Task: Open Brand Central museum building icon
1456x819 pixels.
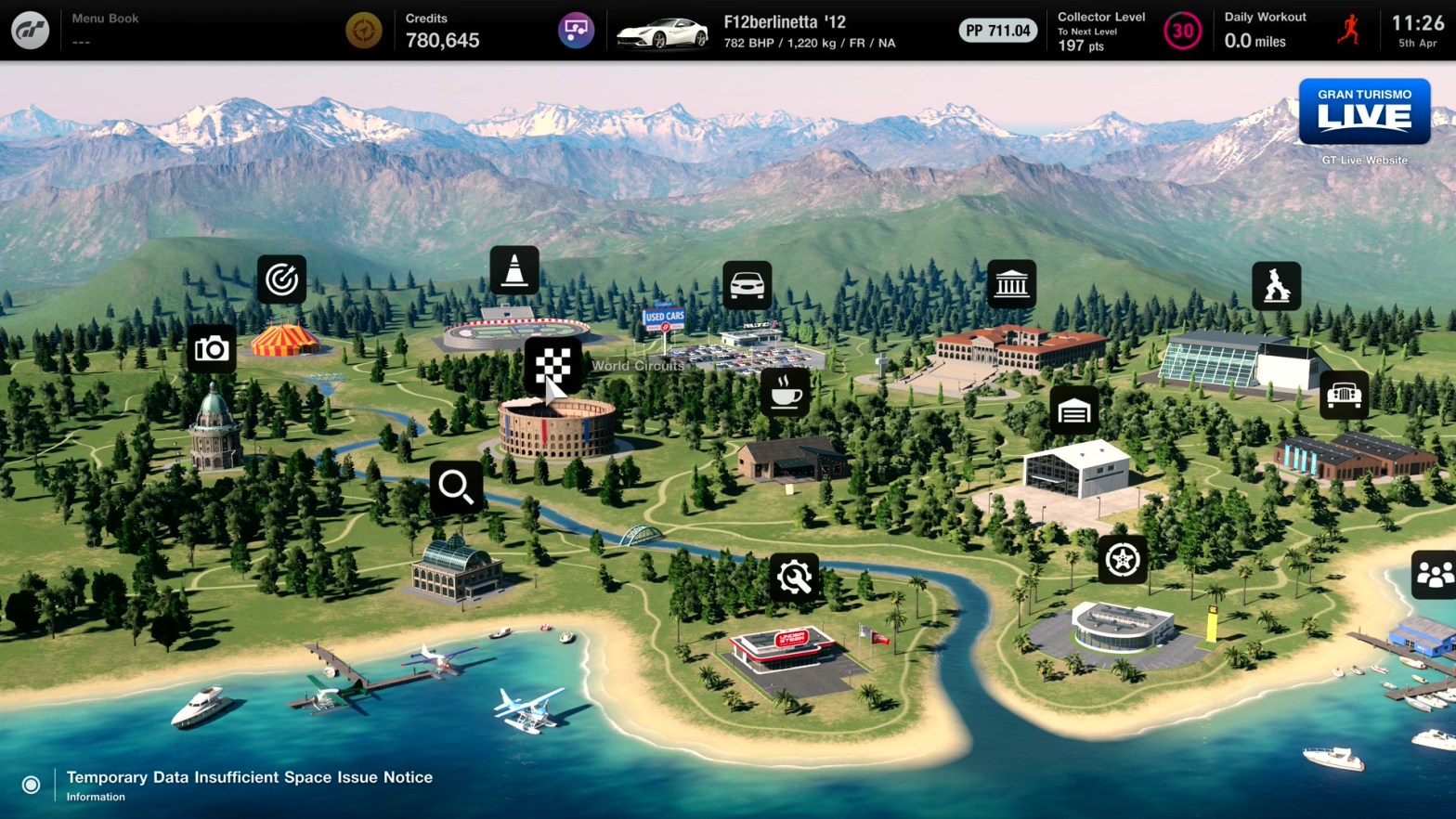Action: (1011, 284)
